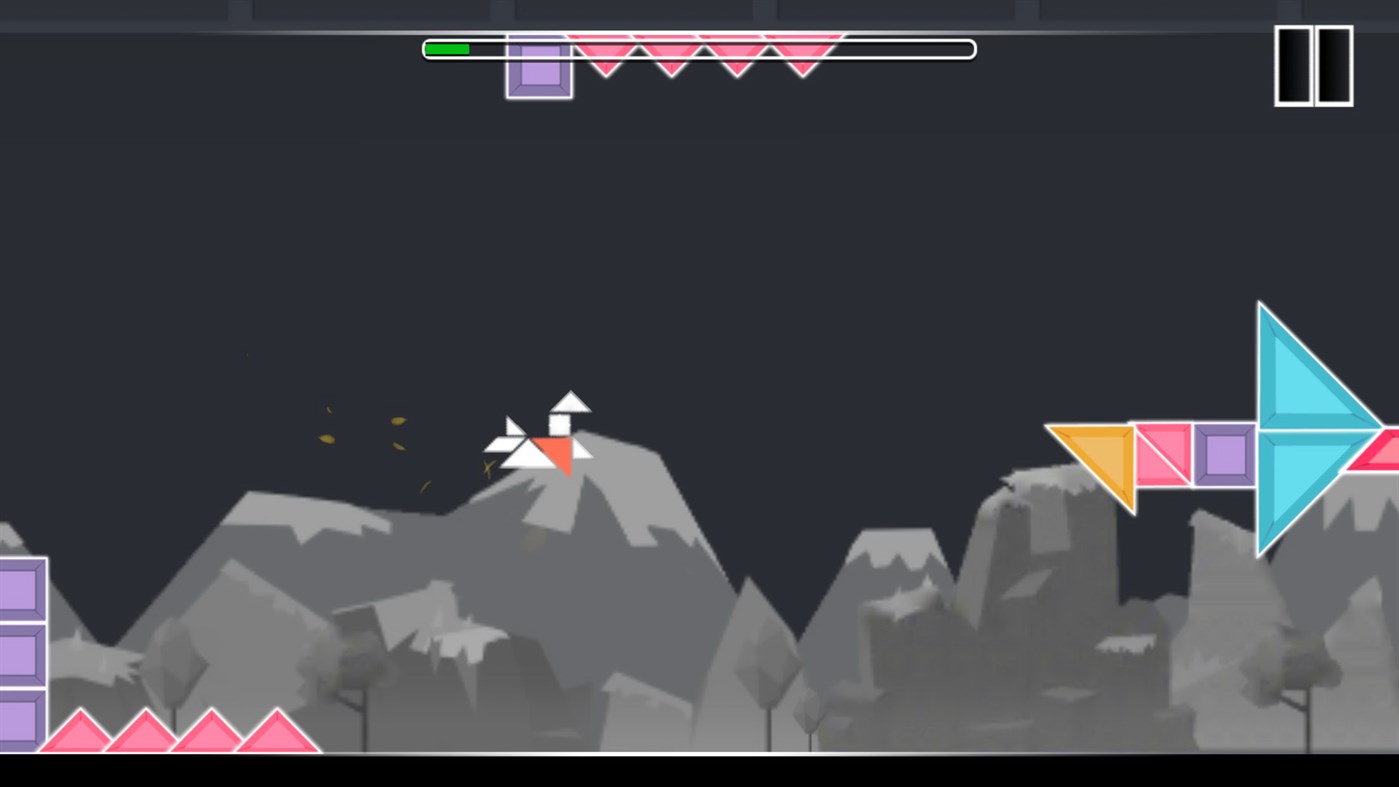
Task: Click the green progress bar fill
Action: 448,47
